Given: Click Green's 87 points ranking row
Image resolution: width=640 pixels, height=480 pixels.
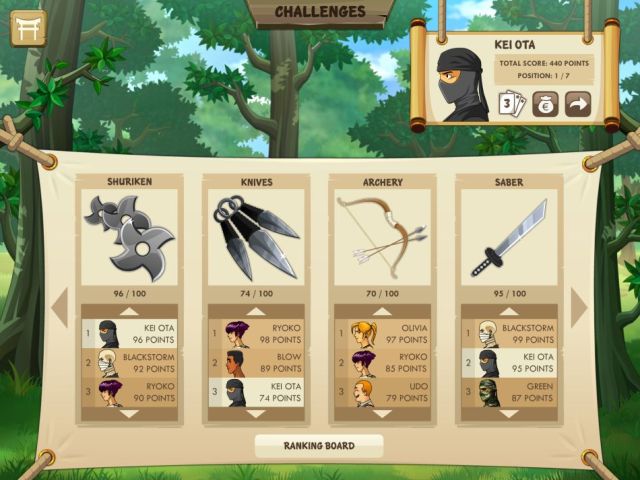Looking at the screenshot, I should 508,391.
